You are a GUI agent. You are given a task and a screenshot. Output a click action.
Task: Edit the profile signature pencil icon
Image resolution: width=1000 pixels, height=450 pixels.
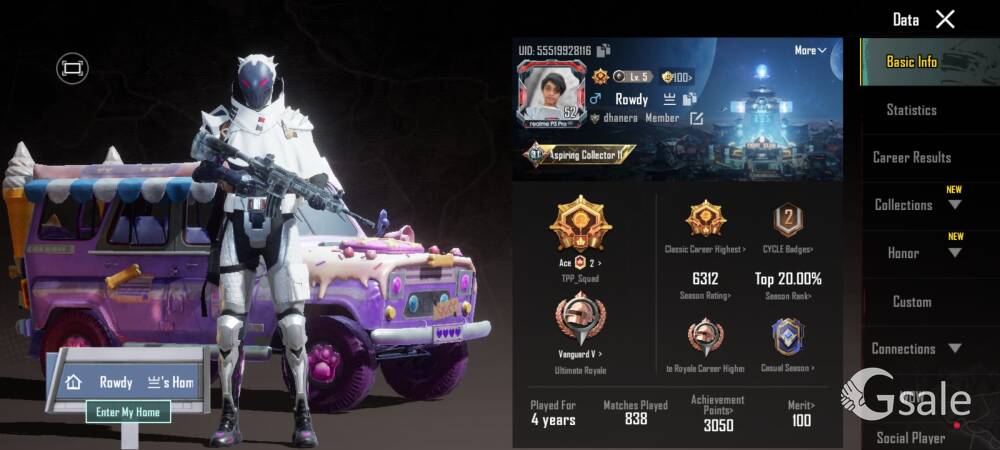click(x=696, y=119)
